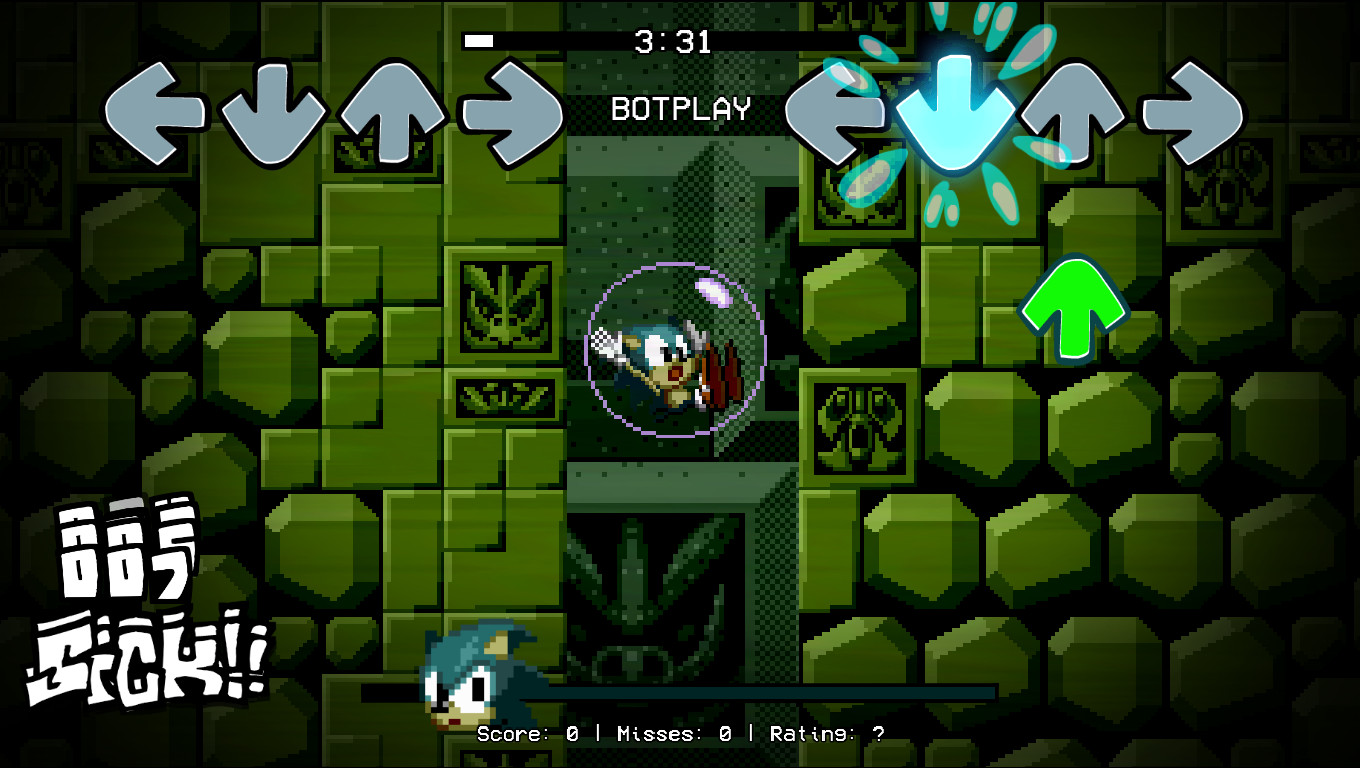Expand the Score stats line
This screenshot has height=768, width=1360.
pyautogui.click(x=534, y=733)
